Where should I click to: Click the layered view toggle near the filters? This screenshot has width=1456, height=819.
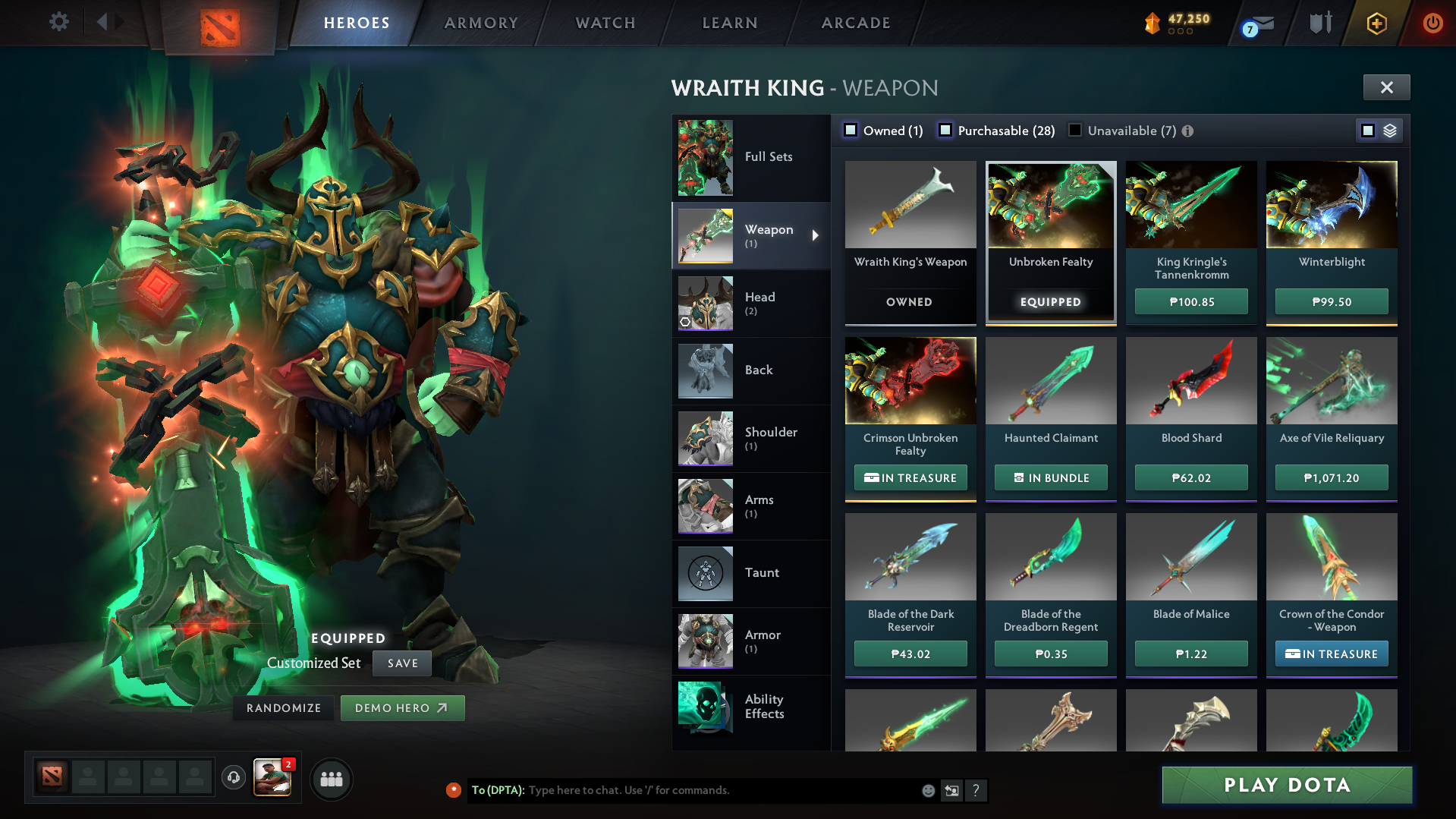pyautogui.click(x=1389, y=130)
